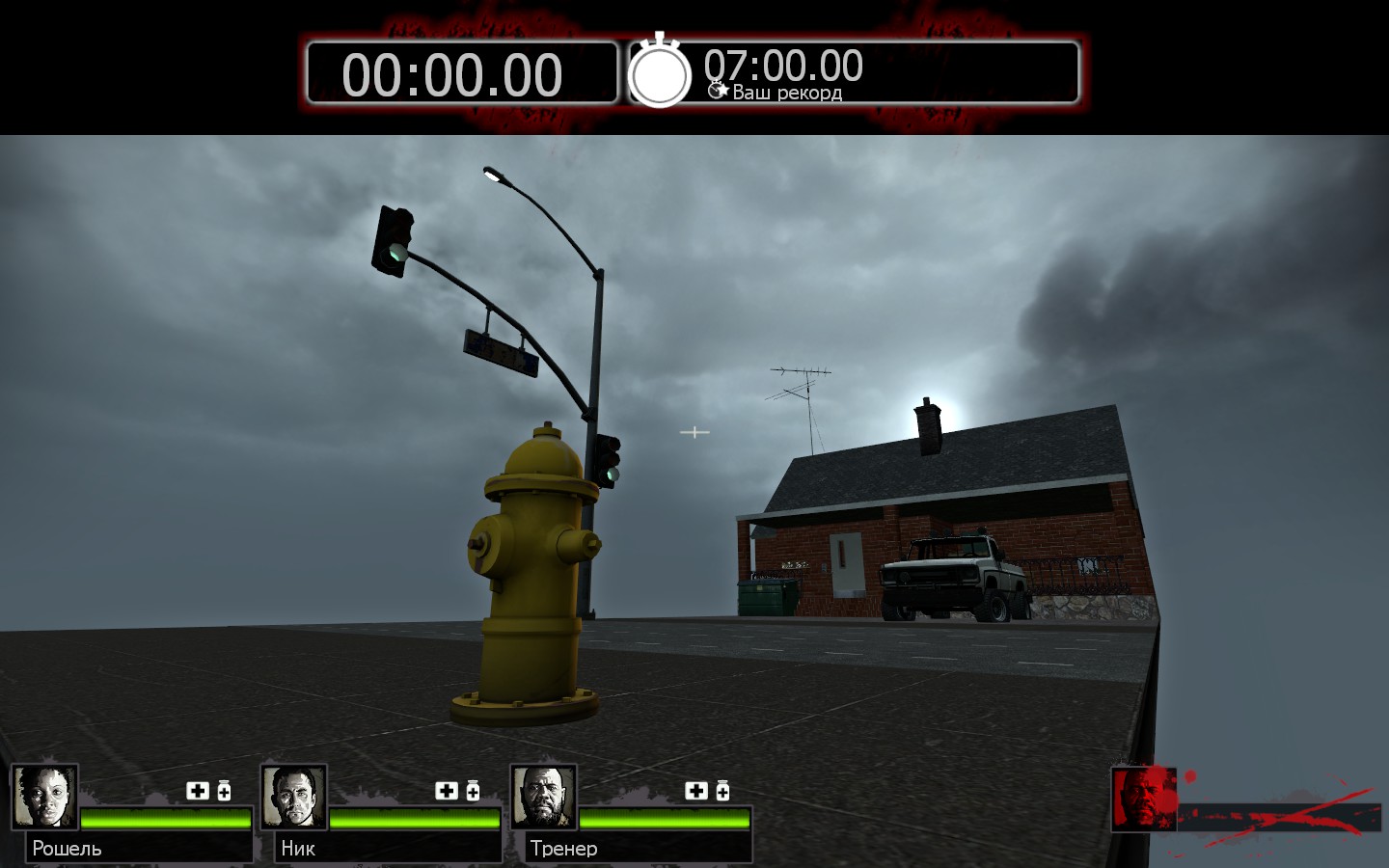
Task: Click Nick's first aid kit icon
Action: 447,791
